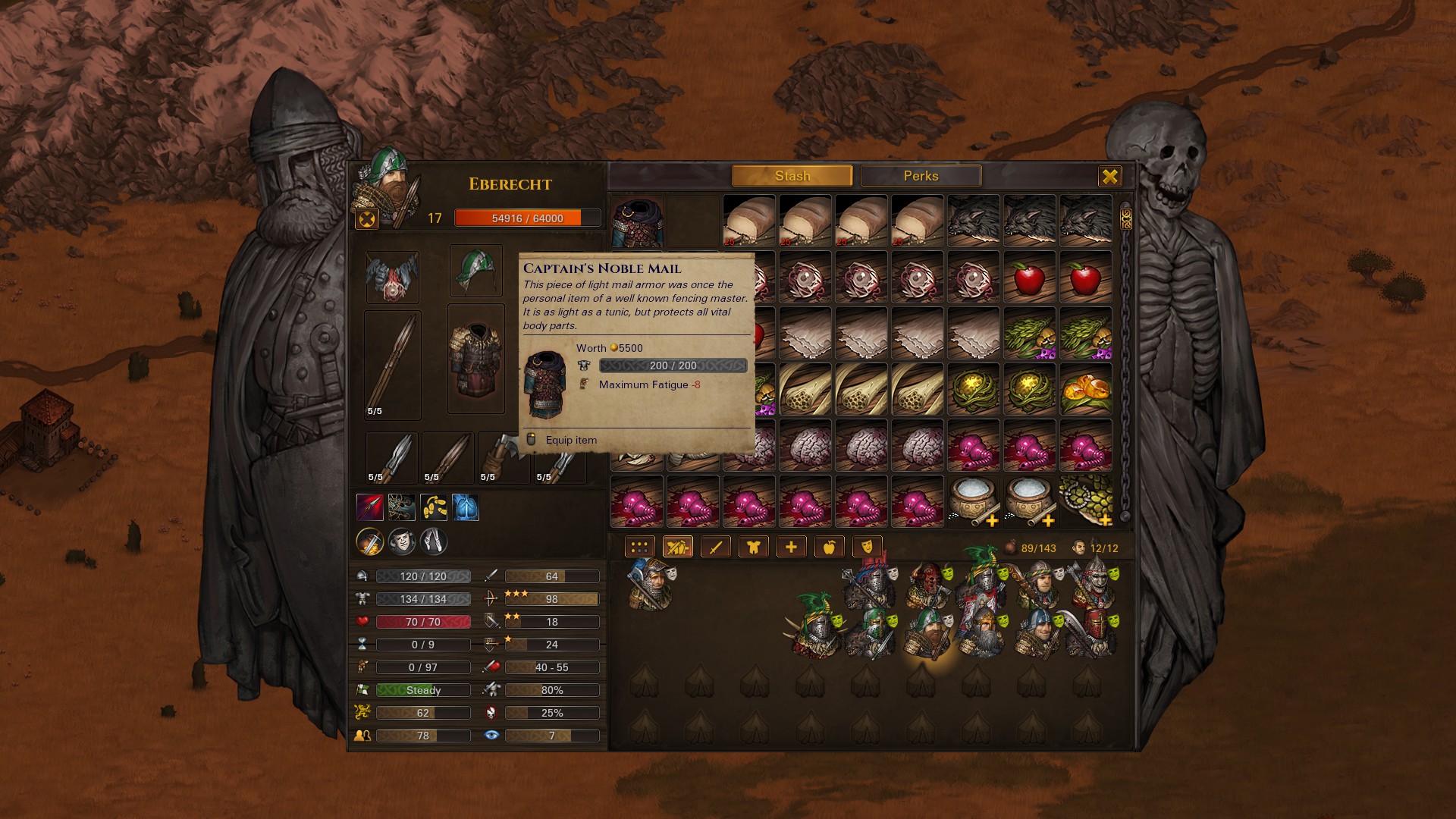Select the sword weapons filter icon
1456x819 pixels.
tap(714, 546)
